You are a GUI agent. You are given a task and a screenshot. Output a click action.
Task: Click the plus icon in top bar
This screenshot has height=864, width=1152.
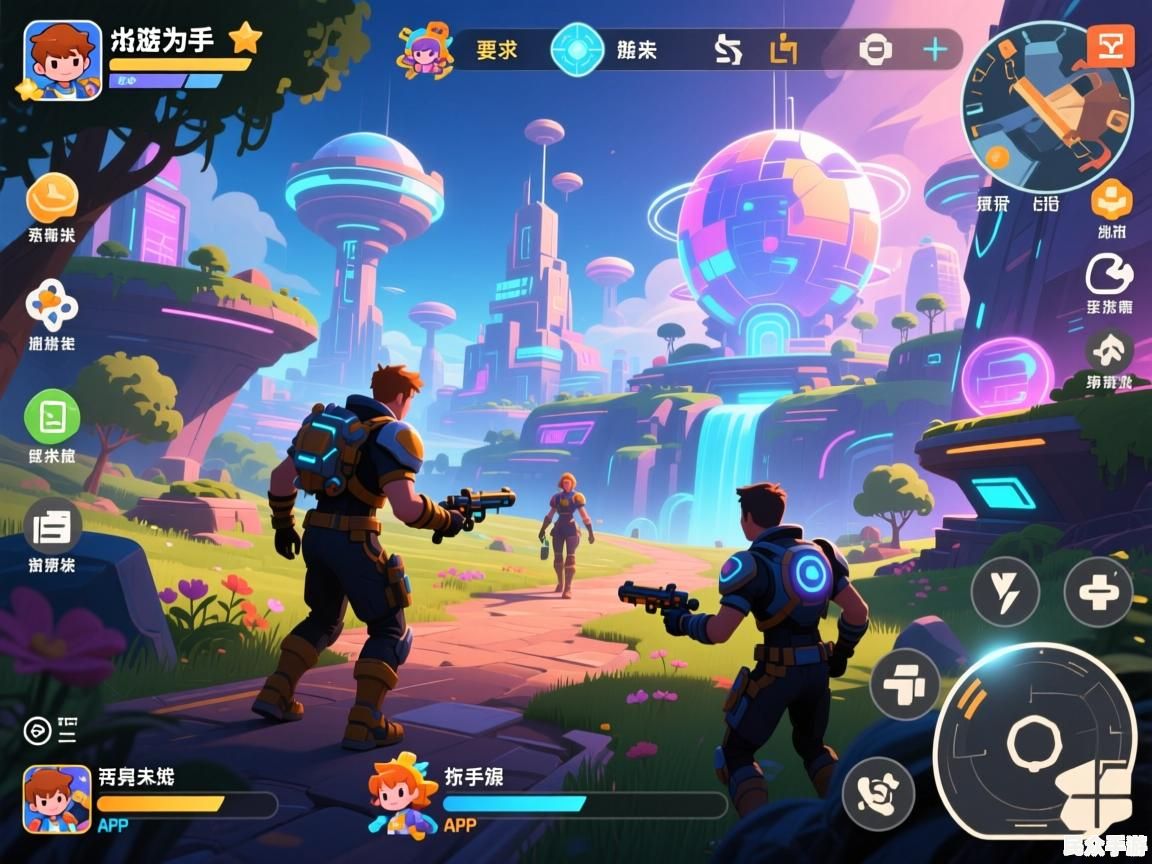click(x=934, y=49)
